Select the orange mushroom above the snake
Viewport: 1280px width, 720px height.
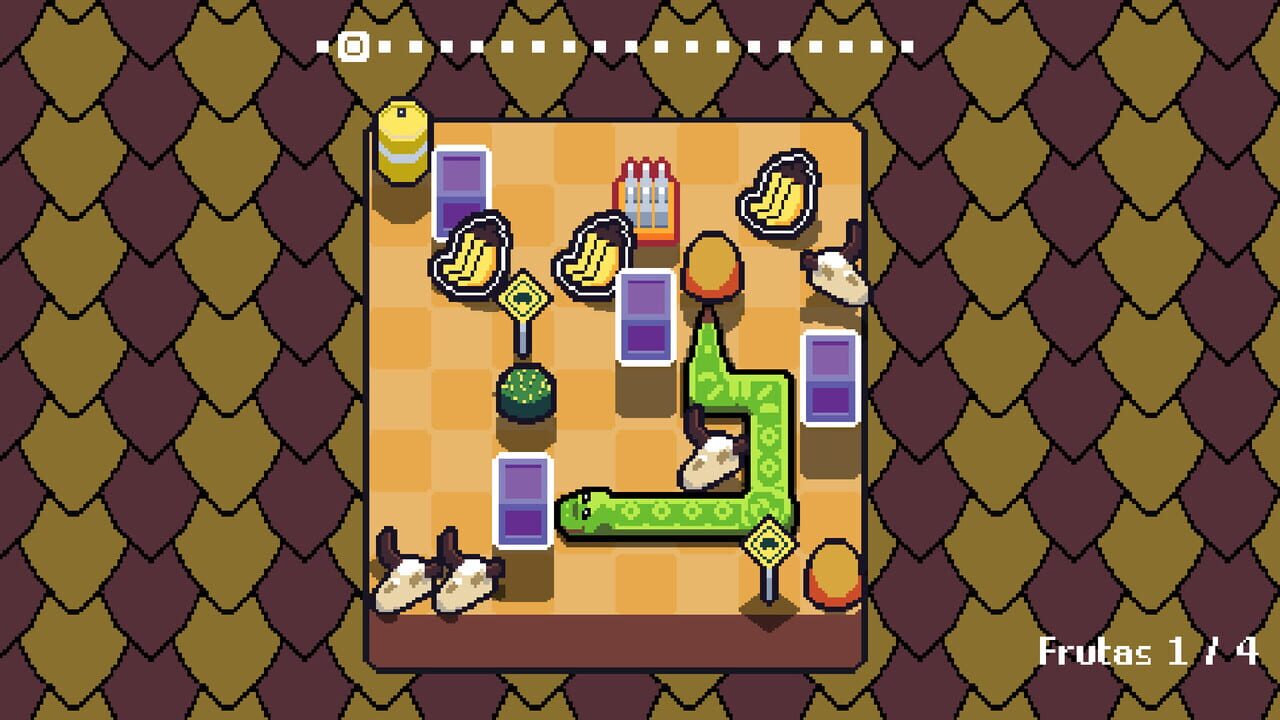point(712,265)
